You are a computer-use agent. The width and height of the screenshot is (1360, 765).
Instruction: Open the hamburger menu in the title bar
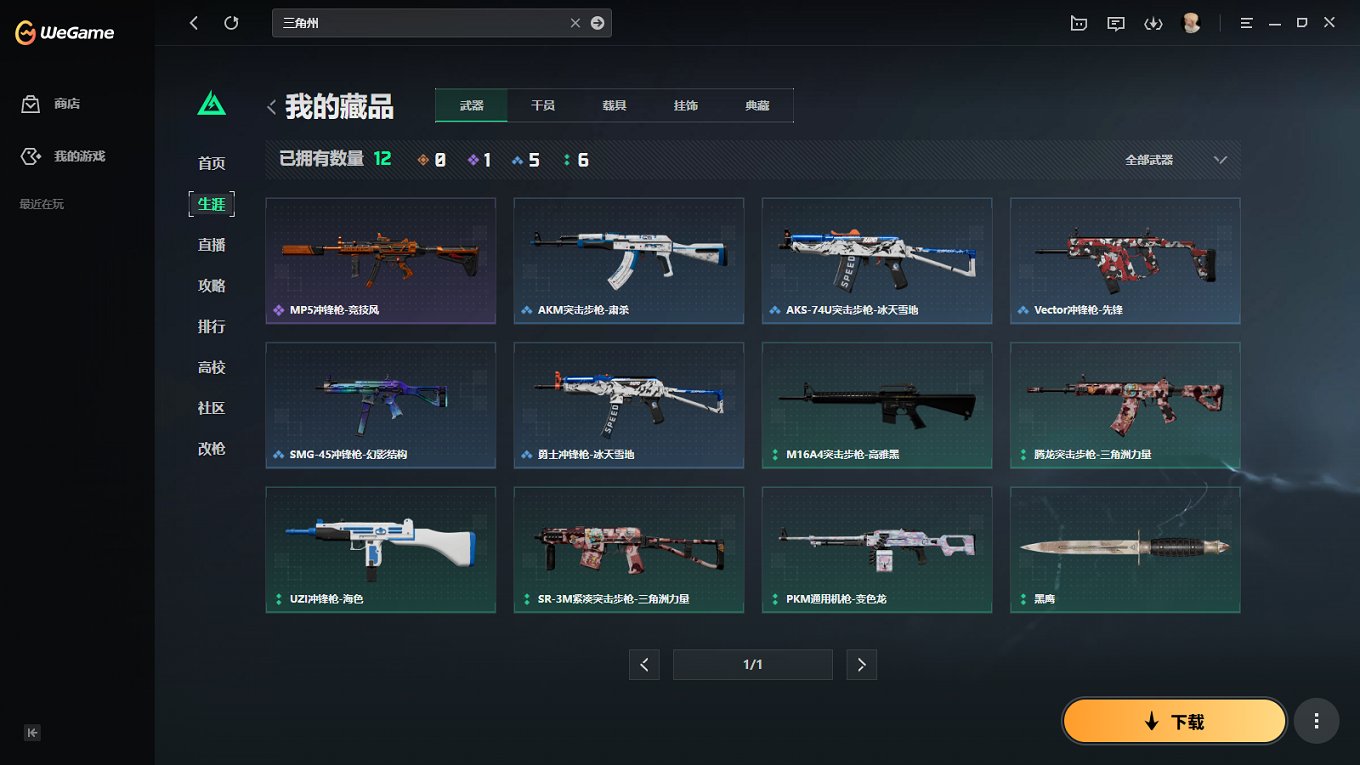[x=1247, y=22]
